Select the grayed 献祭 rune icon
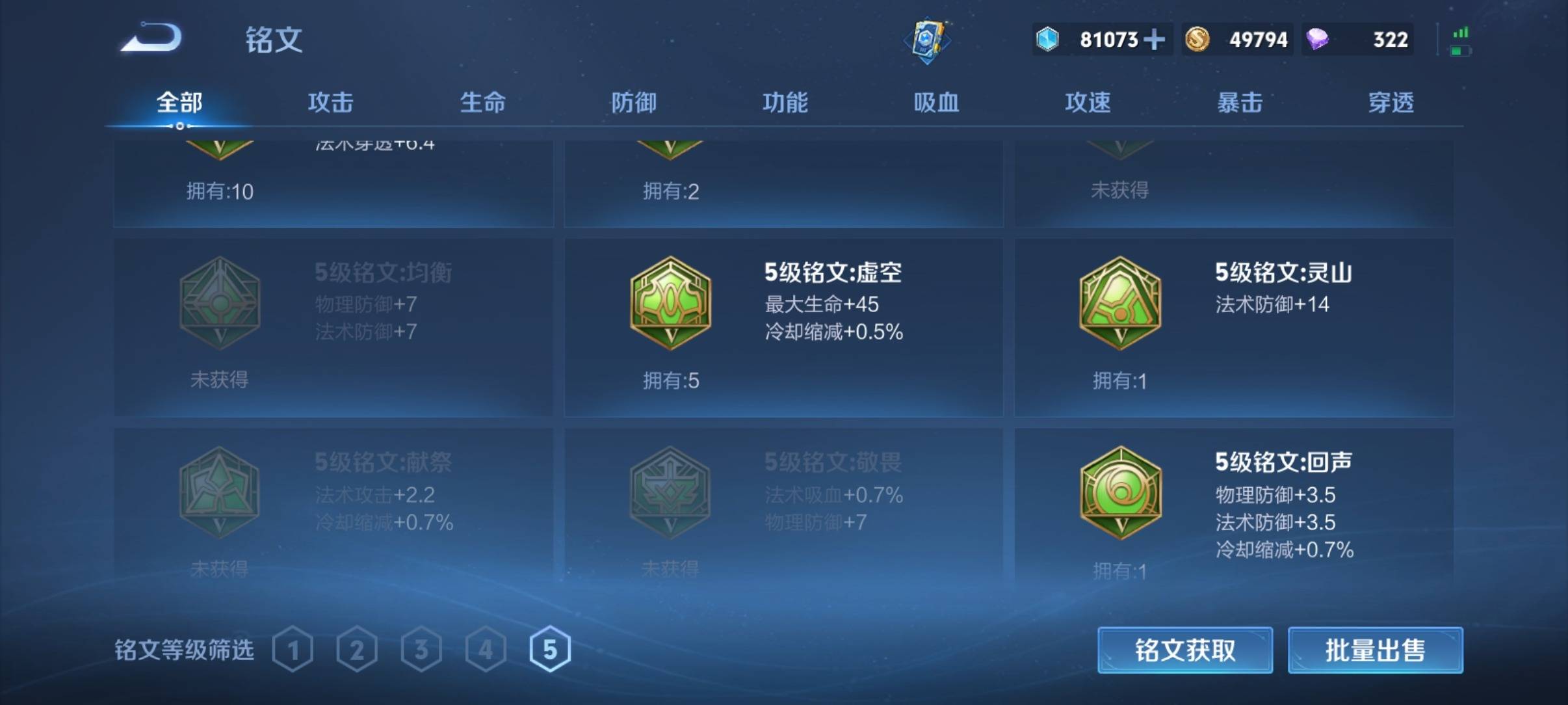1568x705 pixels. (221, 491)
